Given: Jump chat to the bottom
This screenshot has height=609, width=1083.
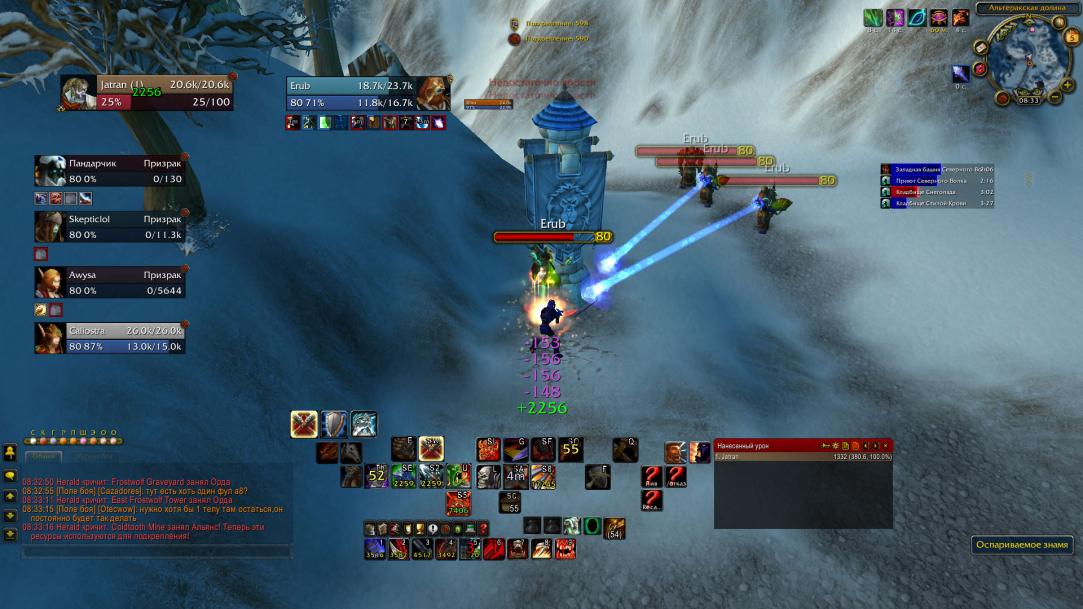Looking at the screenshot, I should 10,535.
